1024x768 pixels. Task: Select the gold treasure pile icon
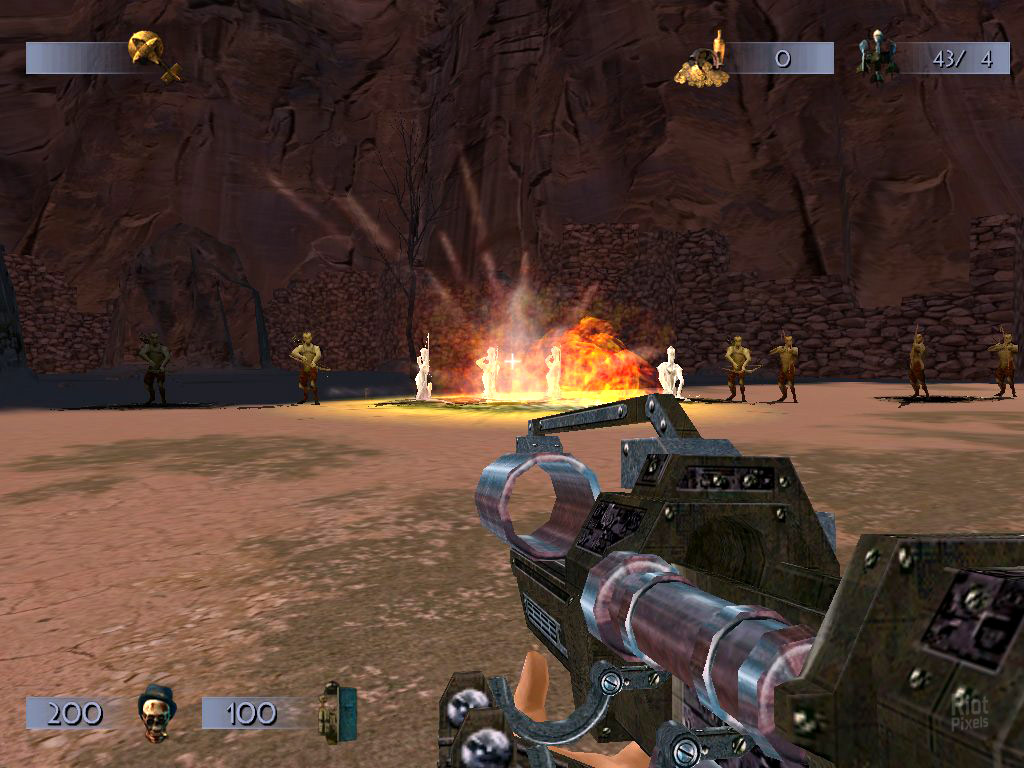click(x=701, y=62)
